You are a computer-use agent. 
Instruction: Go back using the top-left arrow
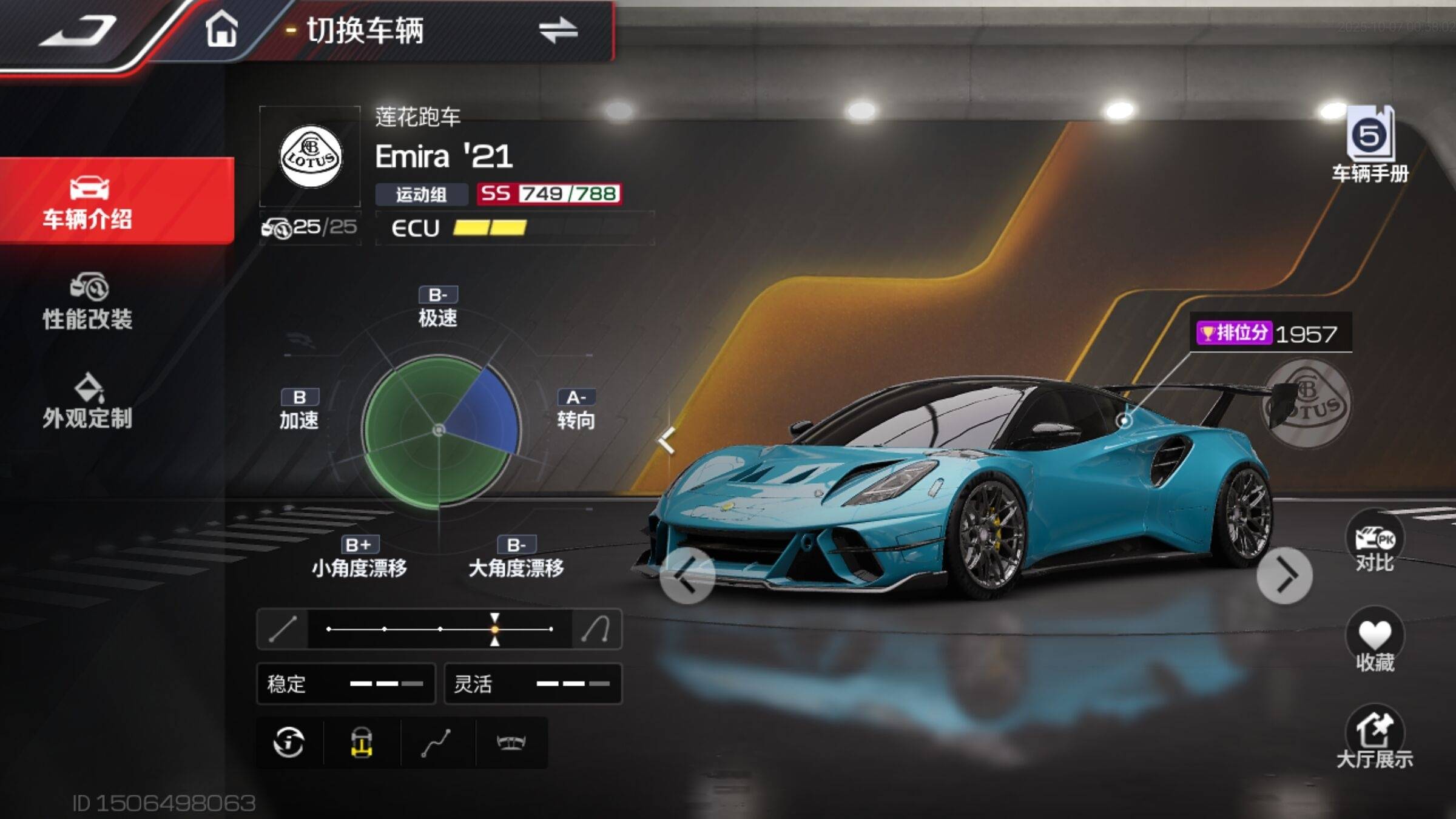[x=79, y=30]
